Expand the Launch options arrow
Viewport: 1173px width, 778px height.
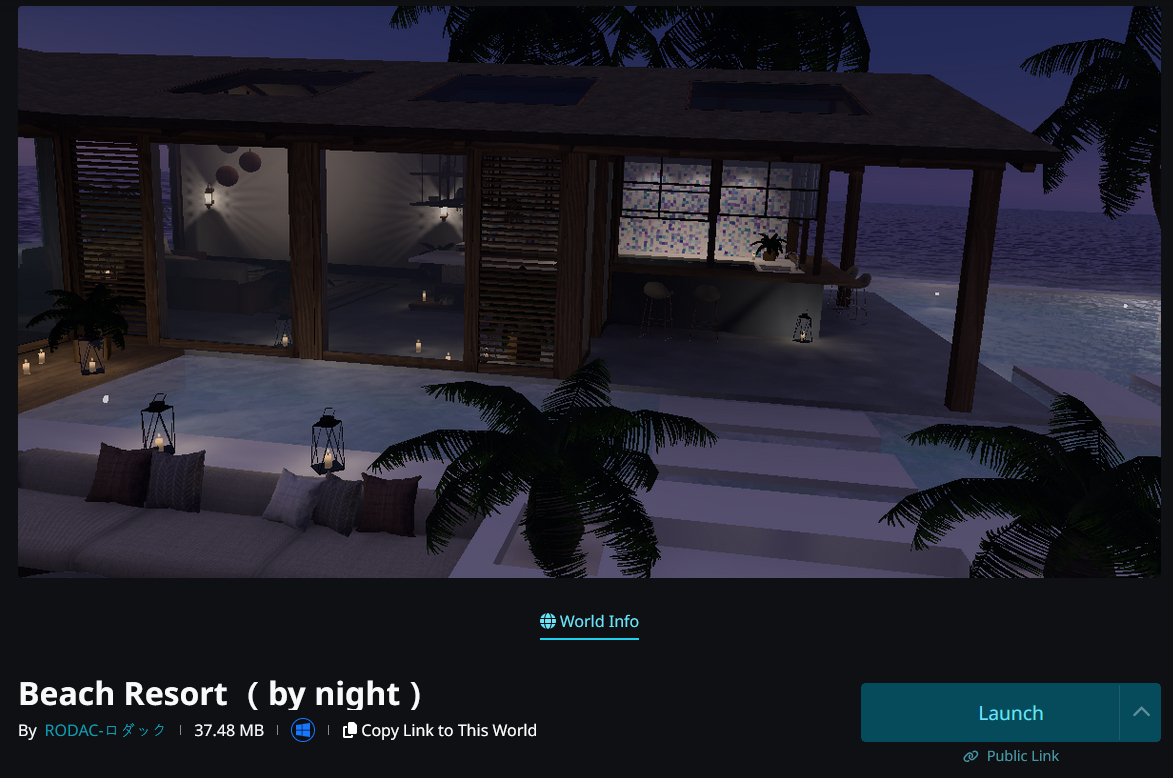(1141, 713)
